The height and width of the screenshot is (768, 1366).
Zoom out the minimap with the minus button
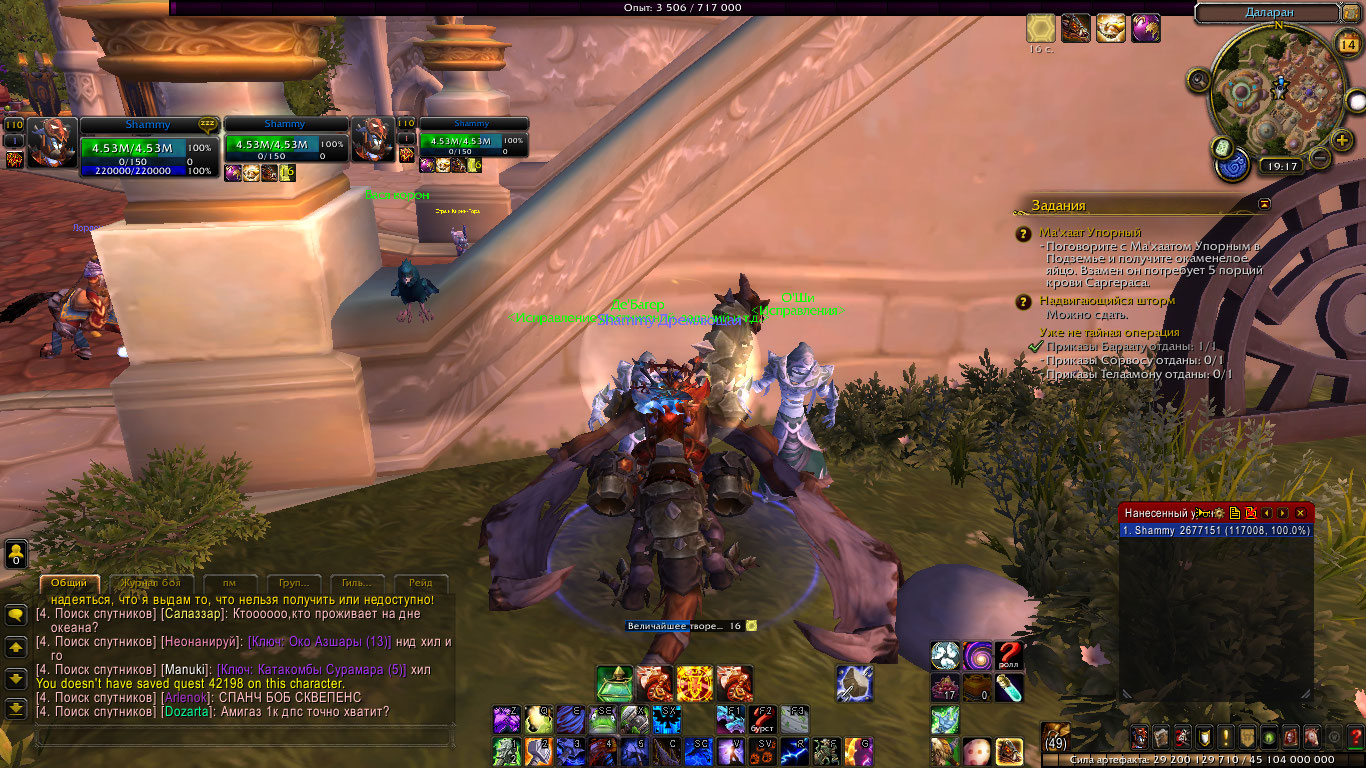[1319, 158]
